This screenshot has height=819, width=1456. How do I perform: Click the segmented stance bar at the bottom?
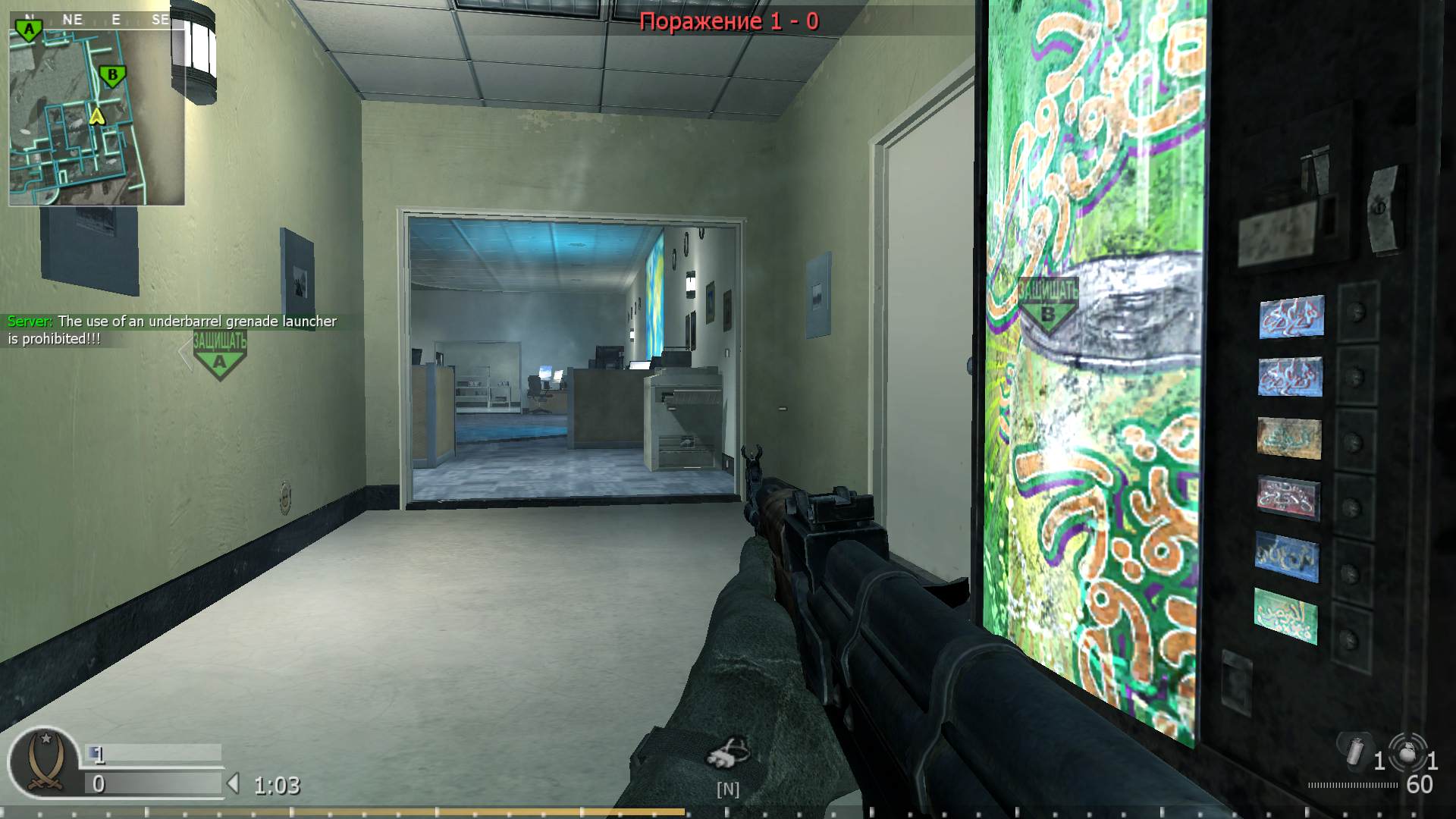[x=728, y=813]
